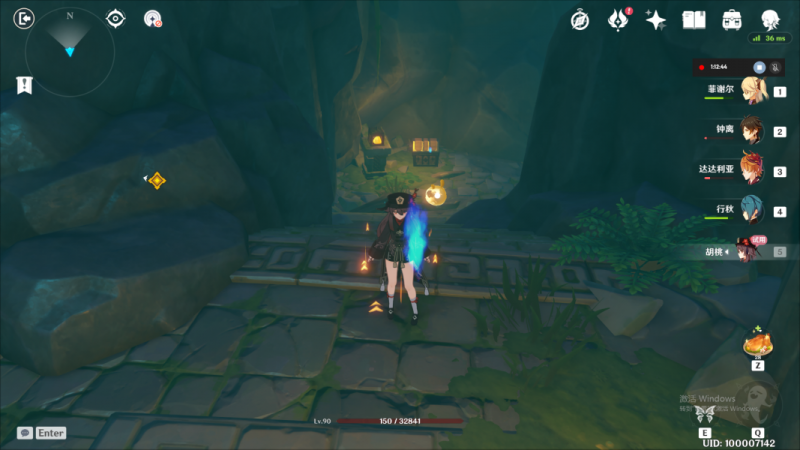Trigger the ghost Elemental Burst
The width and height of the screenshot is (800, 450).
(759, 402)
